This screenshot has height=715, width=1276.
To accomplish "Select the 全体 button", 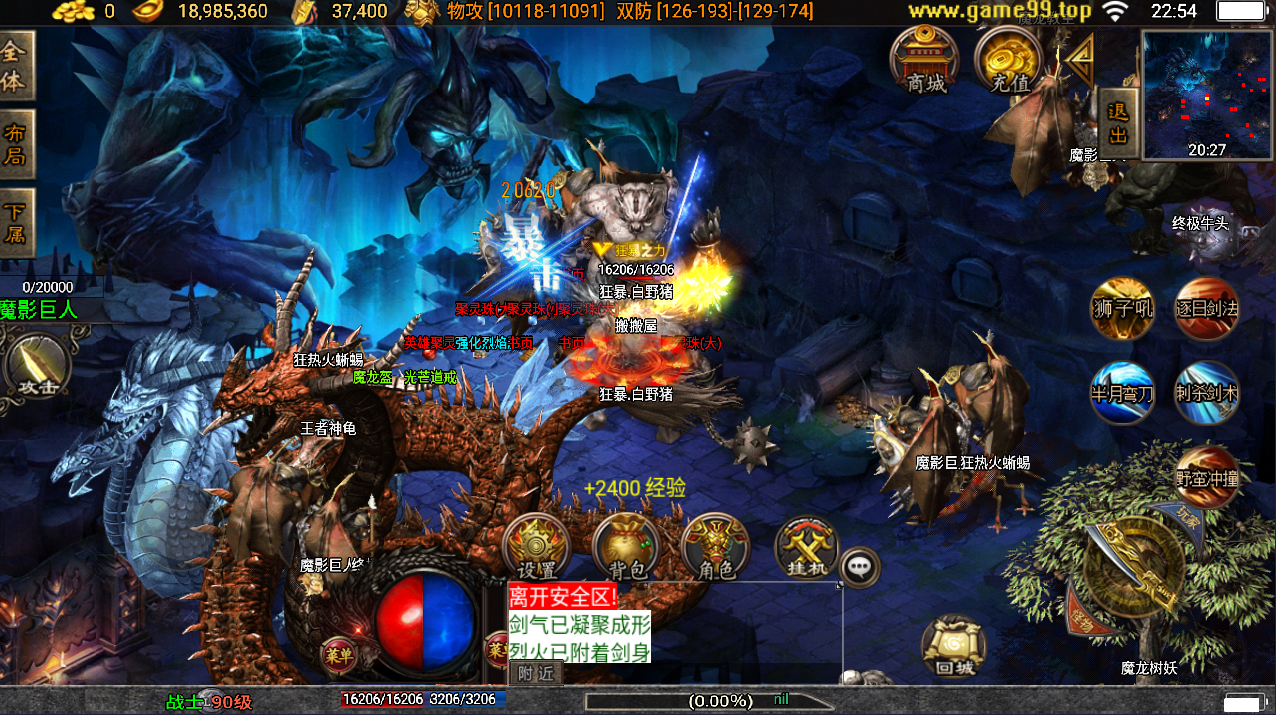I will [16, 65].
